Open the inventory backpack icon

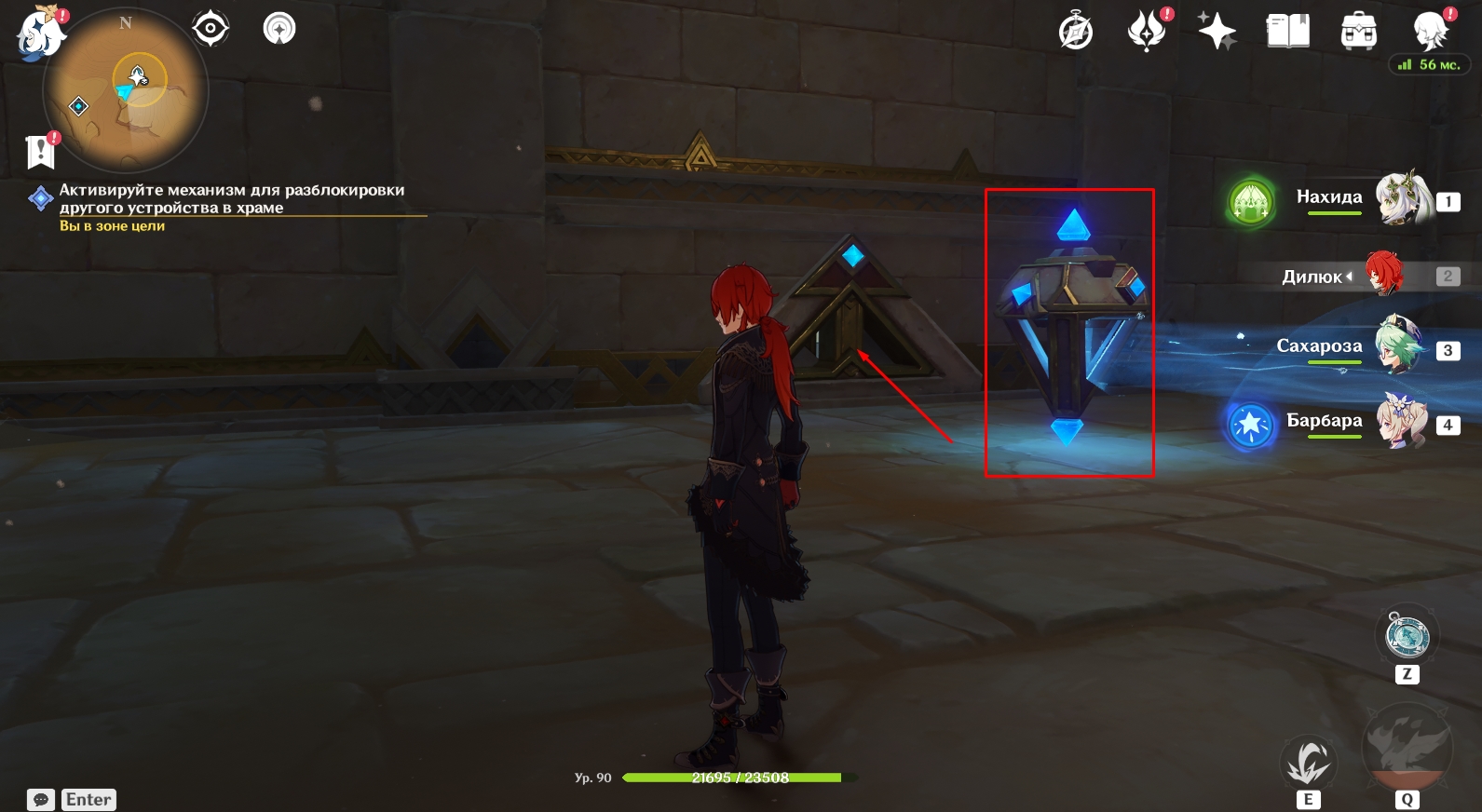[1358, 32]
